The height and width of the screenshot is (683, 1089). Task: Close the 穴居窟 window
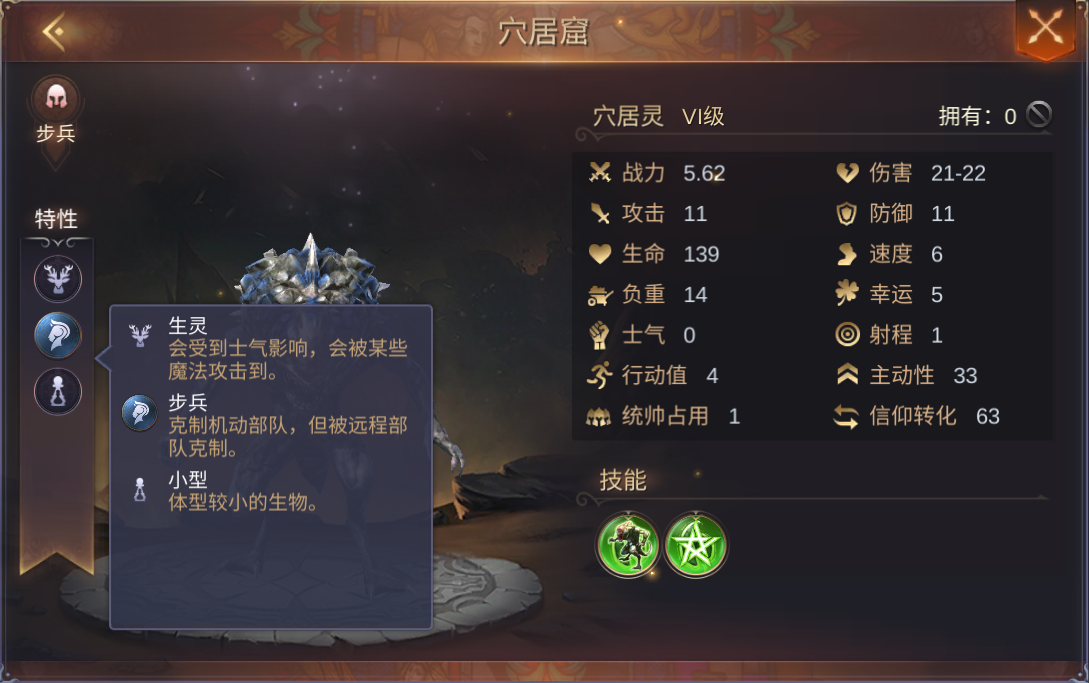coord(1045,28)
